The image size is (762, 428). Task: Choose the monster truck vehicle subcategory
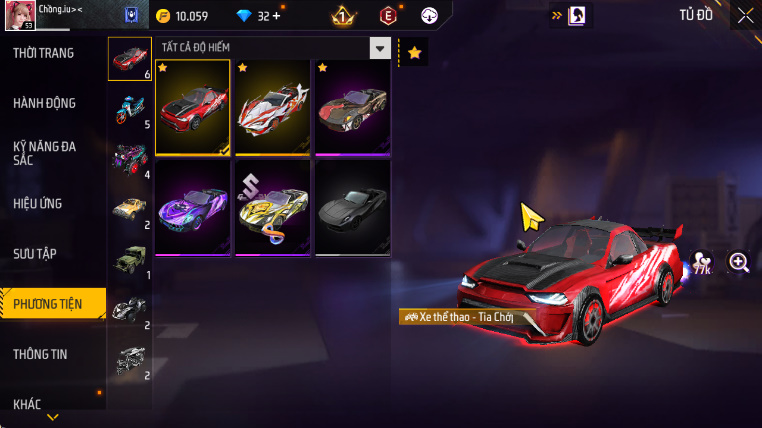[x=130, y=158]
